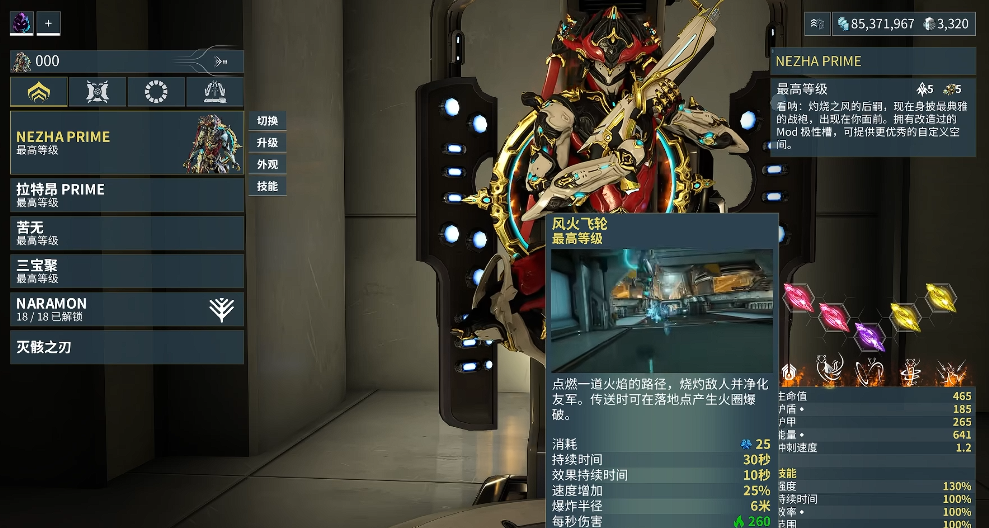The height and width of the screenshot is (528, 989).
Task: Select the NEZHA PRIME warframe entry
Action: [127, 143]
